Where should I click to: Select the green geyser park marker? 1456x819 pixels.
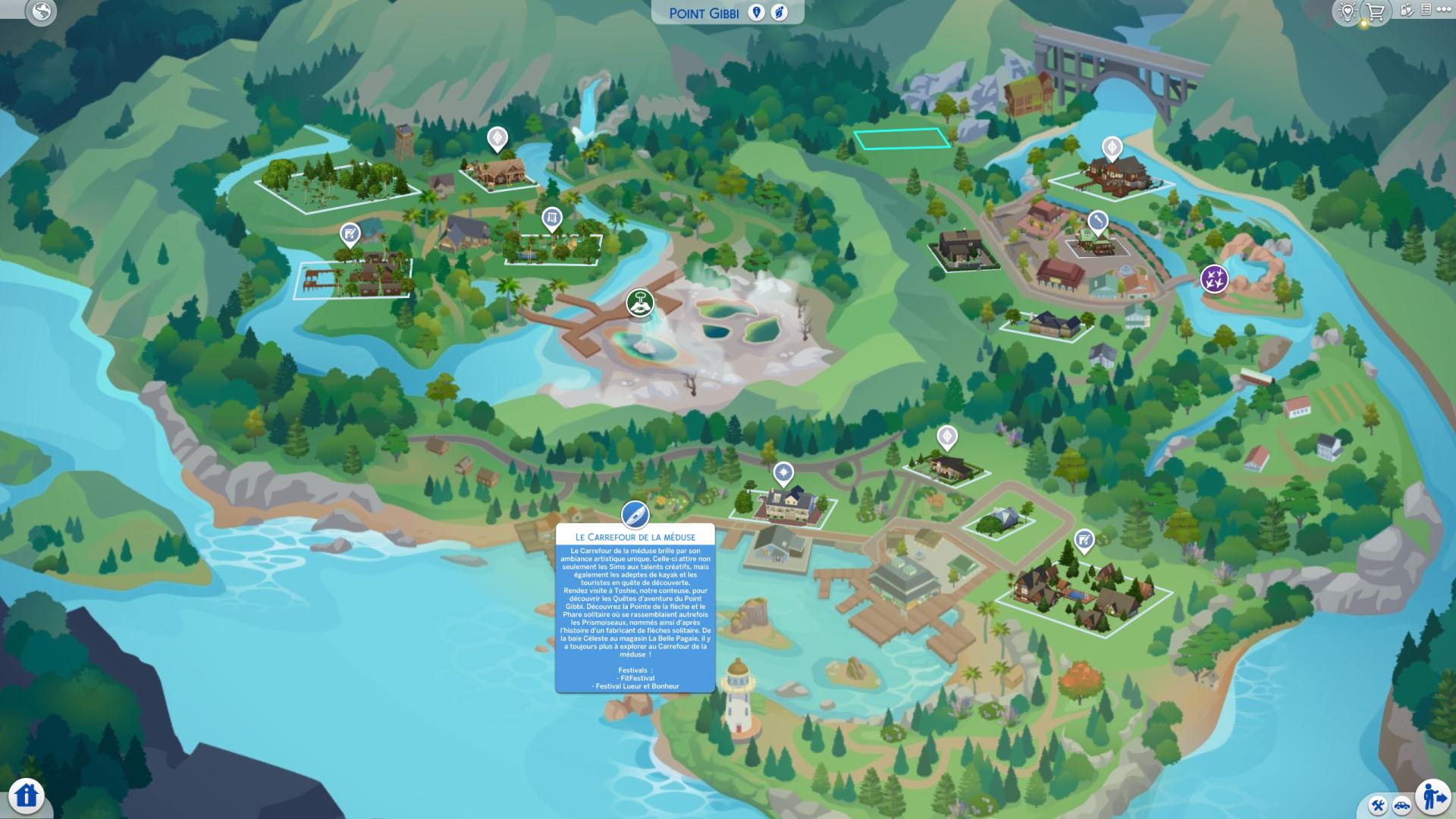(640, 303)
